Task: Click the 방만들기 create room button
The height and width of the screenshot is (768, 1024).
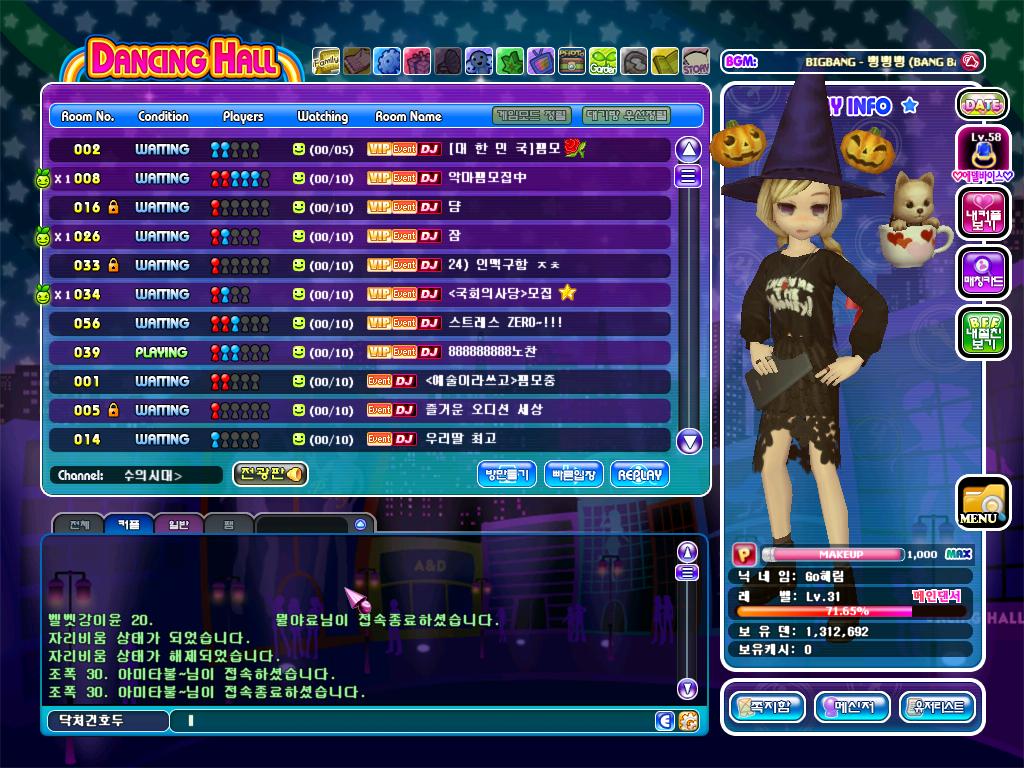Action: coord(507,474)
